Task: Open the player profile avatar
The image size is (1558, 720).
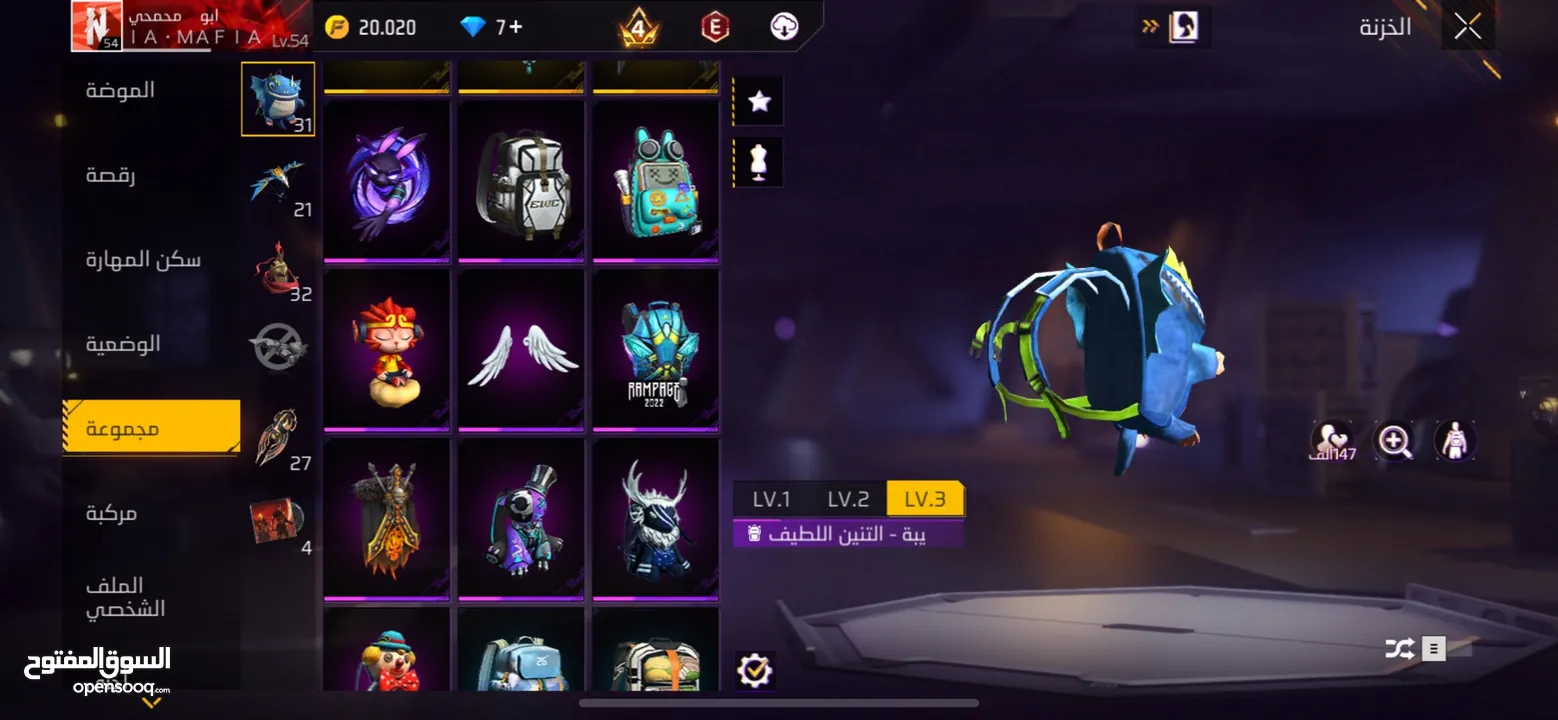Action: tap(96, 26)
